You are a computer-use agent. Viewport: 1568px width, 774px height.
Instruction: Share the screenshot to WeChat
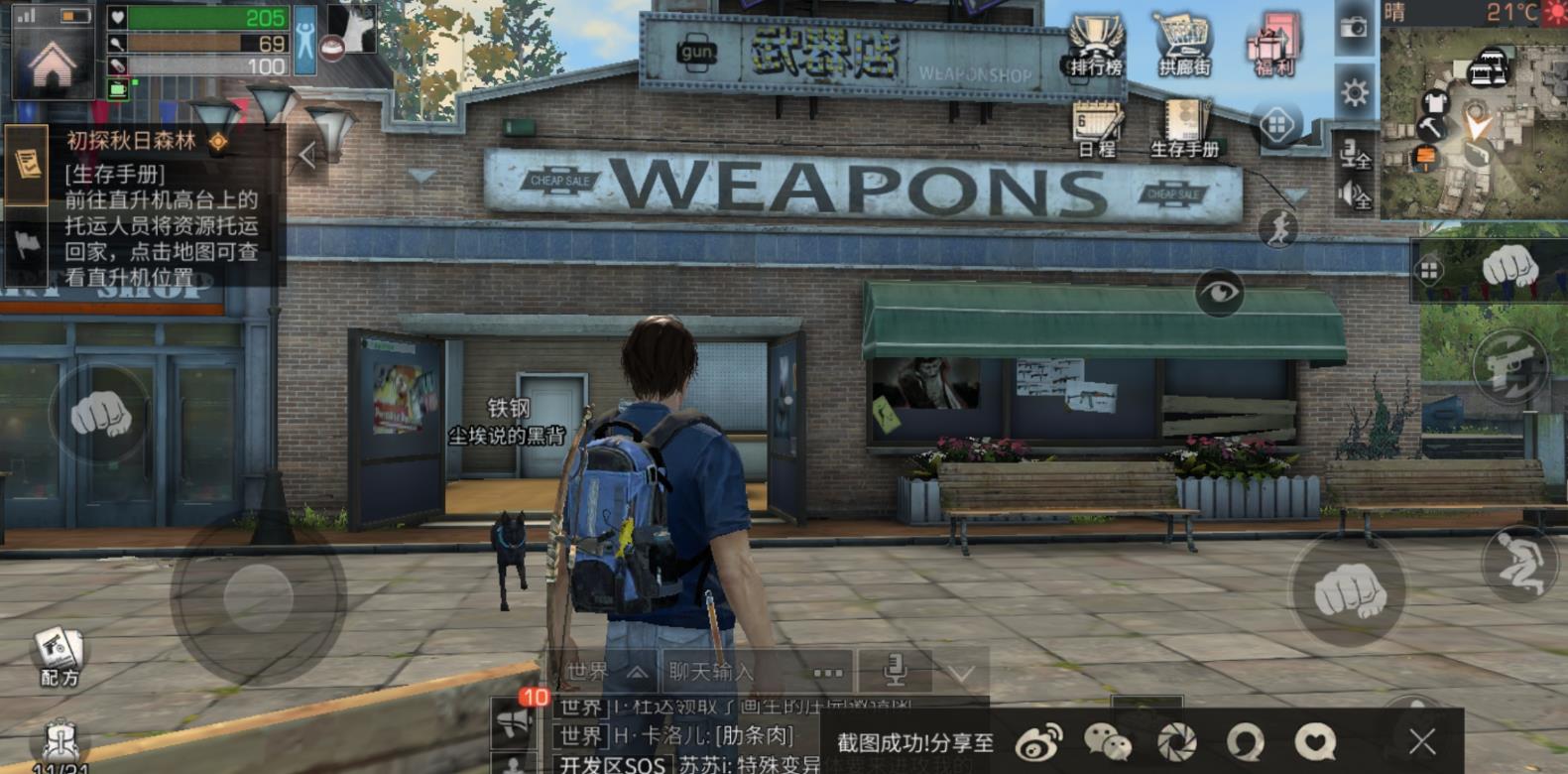click(1107, 741)
